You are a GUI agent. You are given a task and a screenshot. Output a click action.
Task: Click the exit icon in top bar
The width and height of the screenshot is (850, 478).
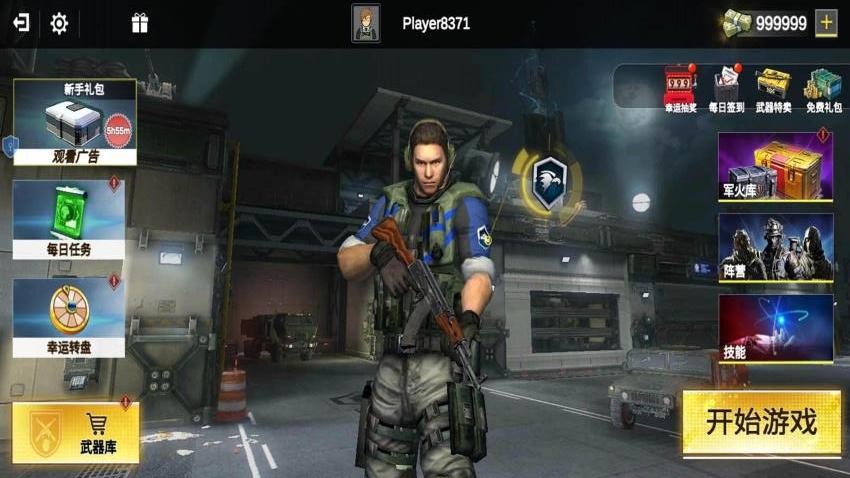click(20, 23)
